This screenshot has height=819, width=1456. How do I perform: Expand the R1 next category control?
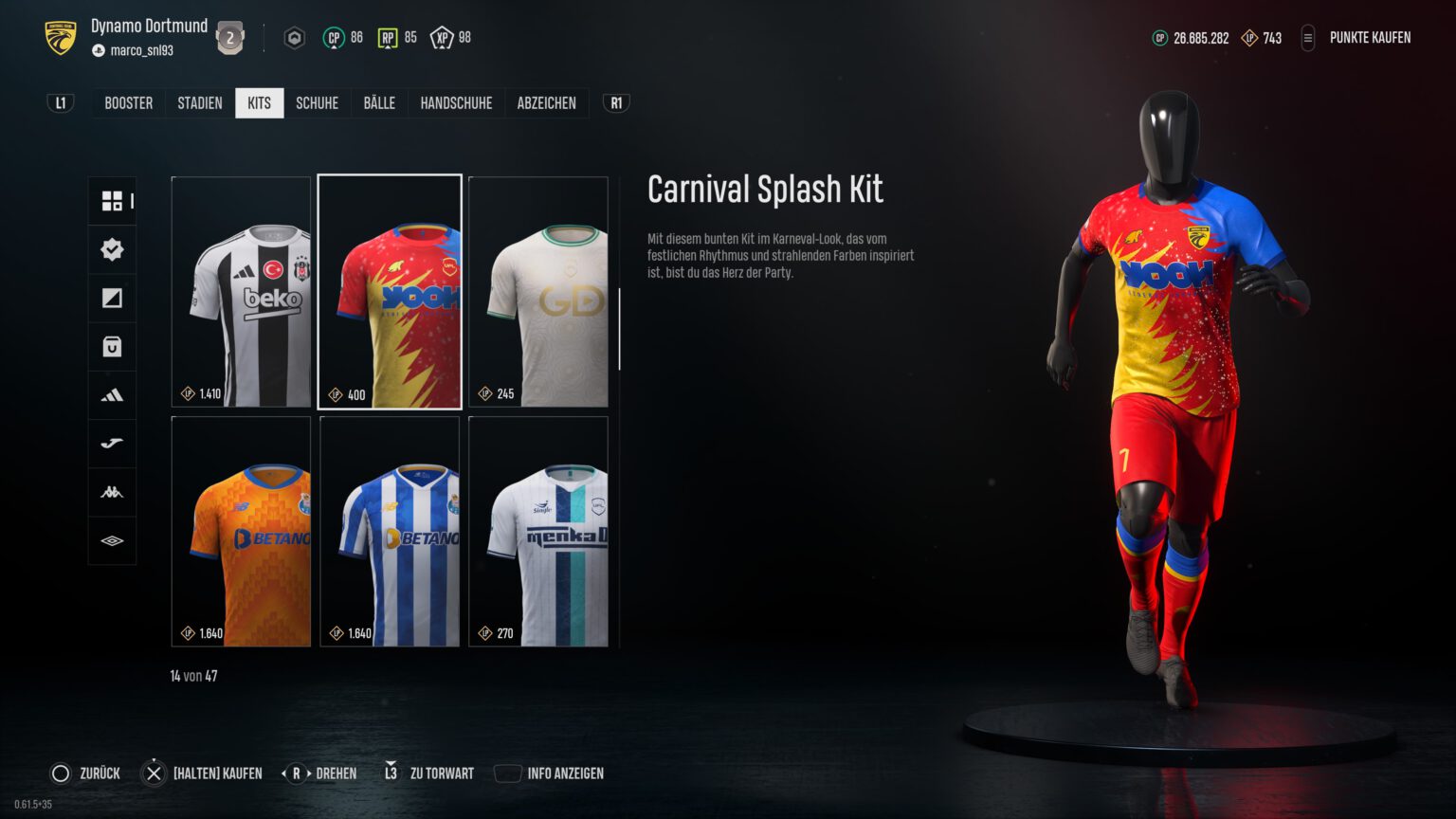(614, 102)
